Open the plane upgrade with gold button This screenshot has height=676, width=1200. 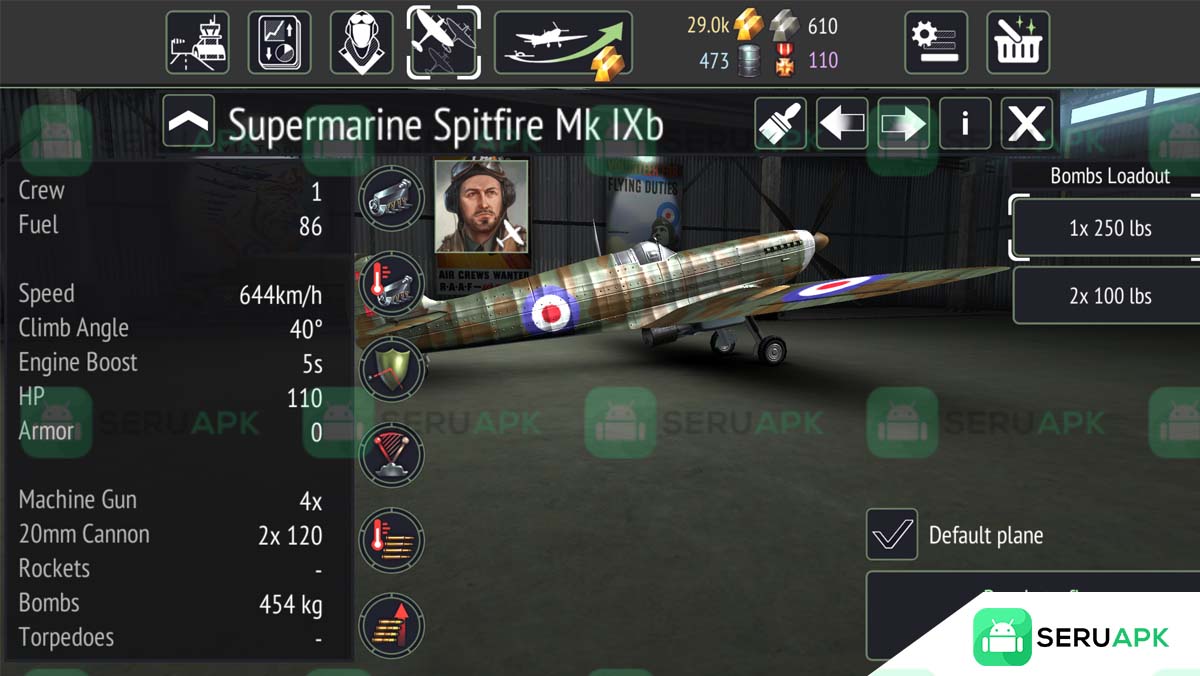tap(563, 42)
